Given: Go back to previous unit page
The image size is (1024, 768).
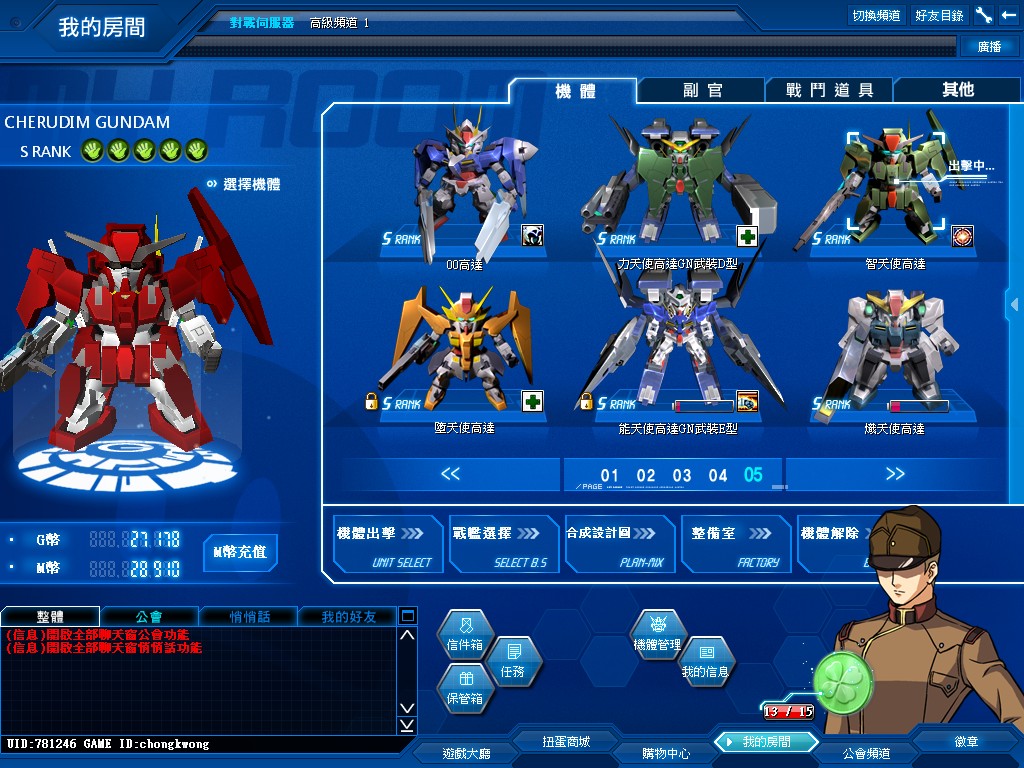Looking at the screenshot, I should click(x=450, y=474).
